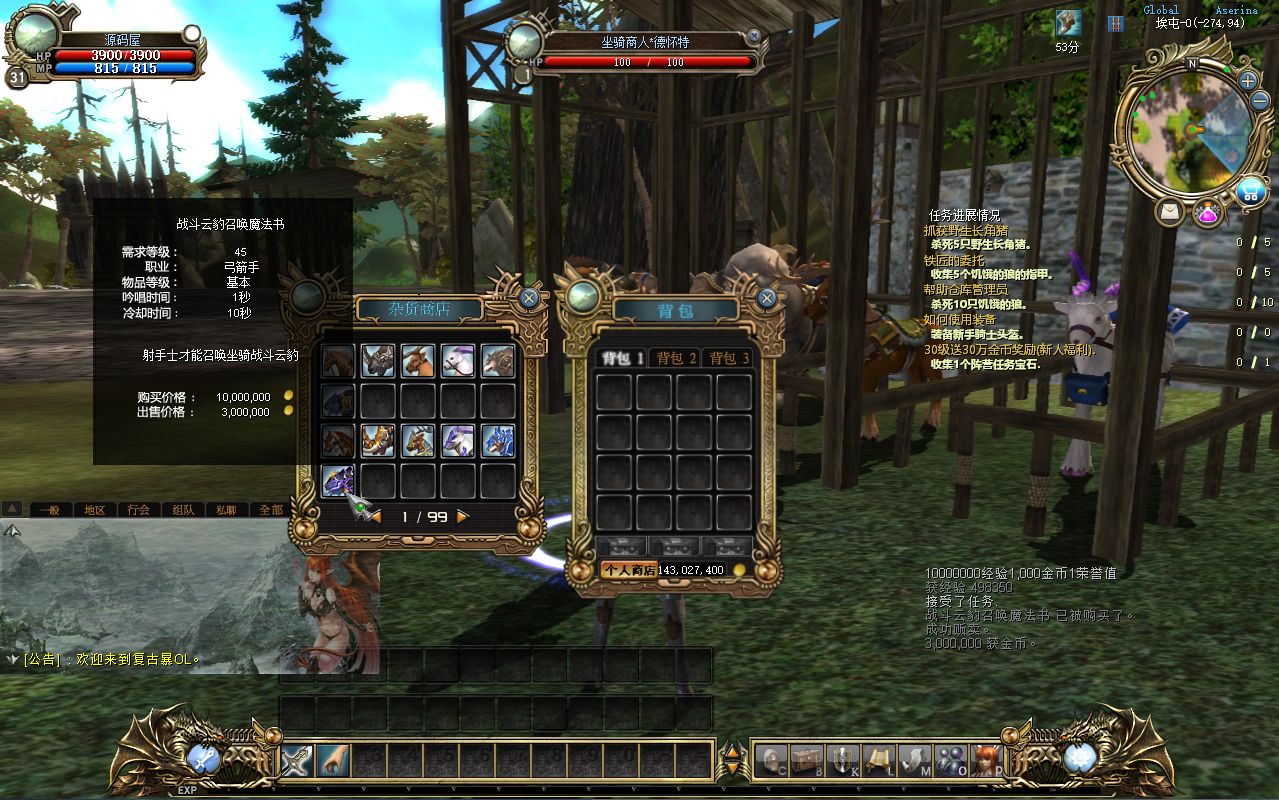Select the blue armored stag mount item
The image size is (1279, 800).
498,441
